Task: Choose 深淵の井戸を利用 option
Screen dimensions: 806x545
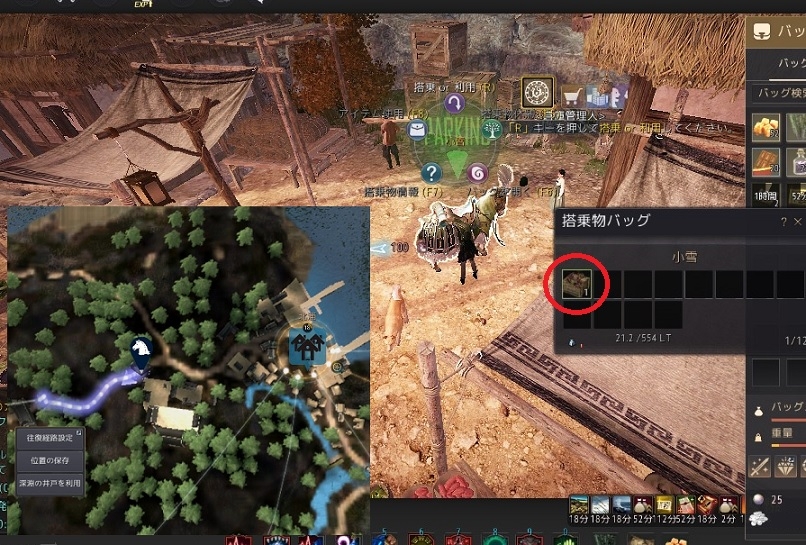Action: click(x=49, y=483)
